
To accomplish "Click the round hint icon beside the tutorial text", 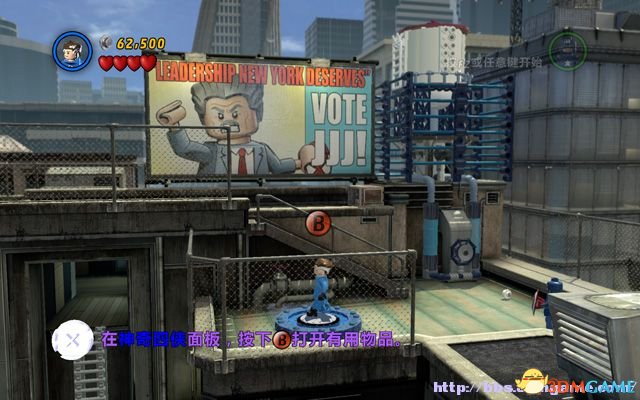I will (x=71, y=342).
